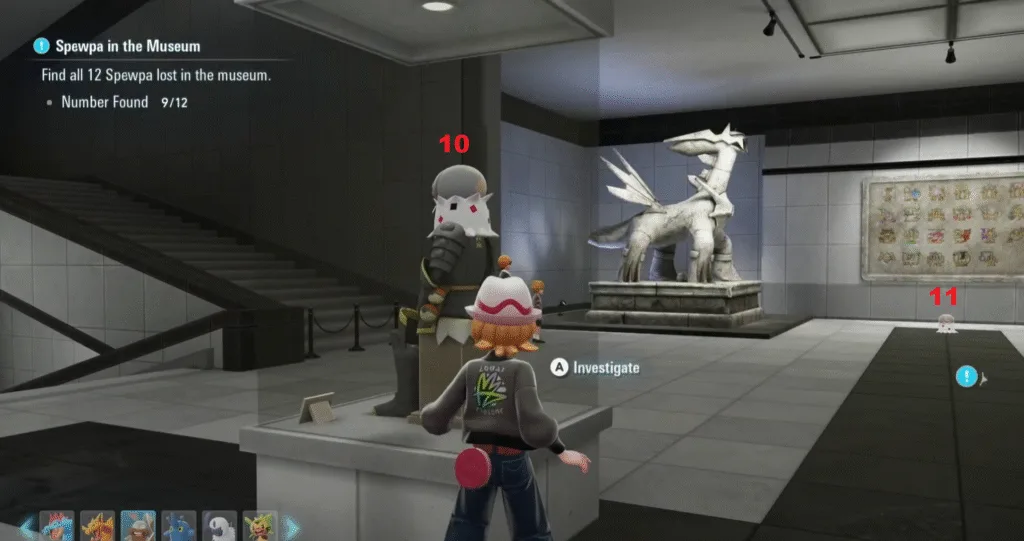
Task: Select the blue horned Pokémon party slot
Action: point(179,527)
